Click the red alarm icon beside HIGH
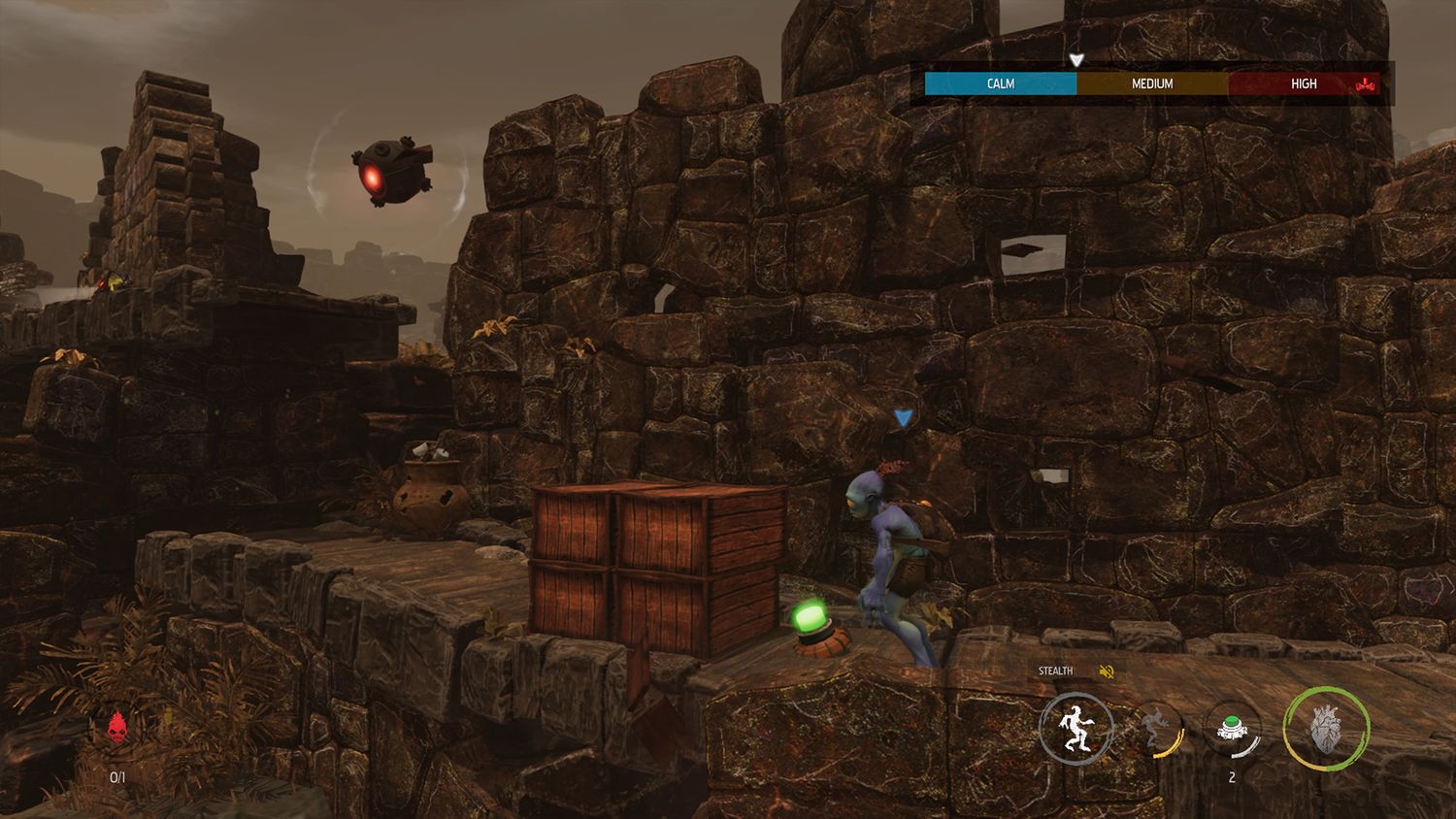 (x=1365, y=84)
